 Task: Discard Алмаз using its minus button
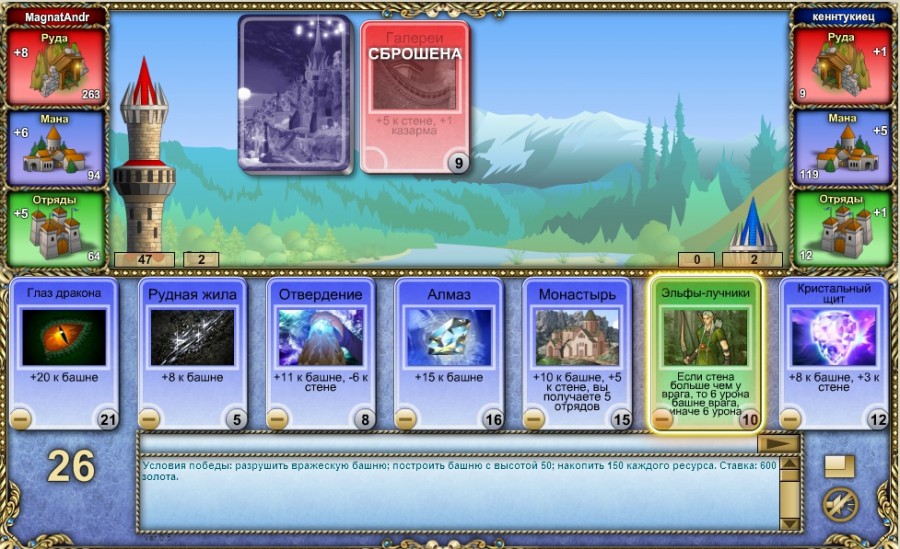pyautogui.click(x=405, y=419)
